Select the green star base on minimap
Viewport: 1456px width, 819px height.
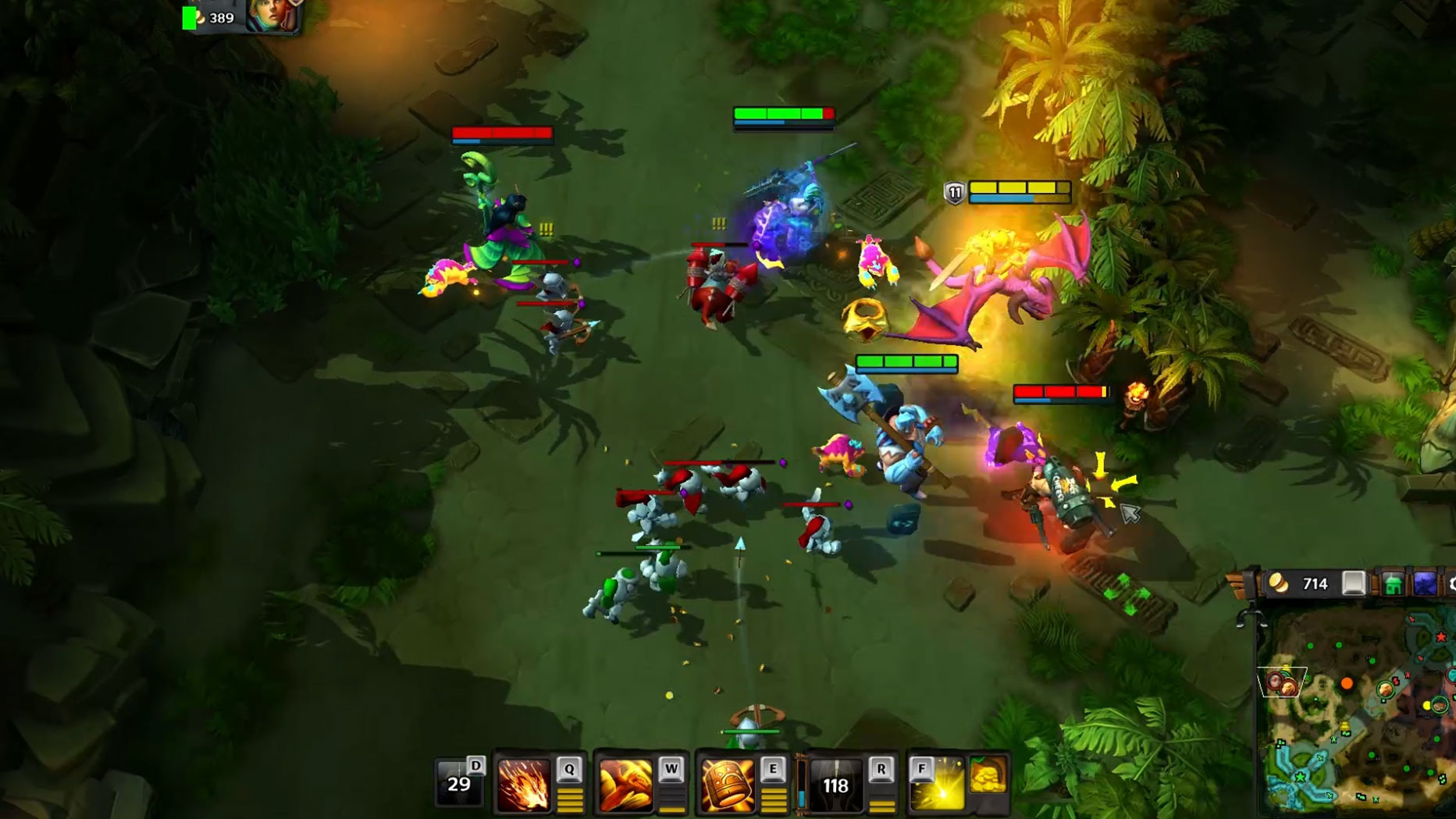1300,777
